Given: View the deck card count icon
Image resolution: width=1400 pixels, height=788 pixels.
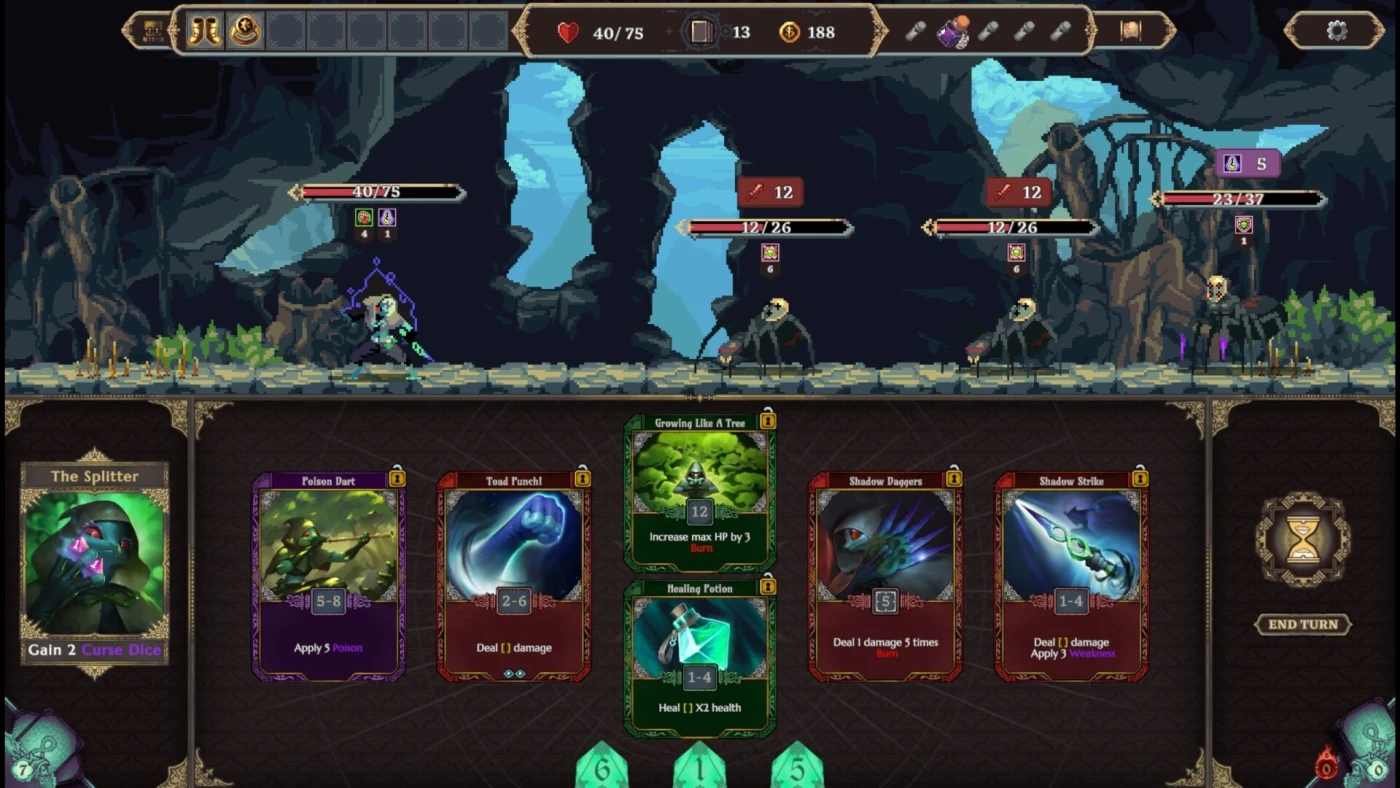Looking at the screenshot, I should click(x=702, y=32).
